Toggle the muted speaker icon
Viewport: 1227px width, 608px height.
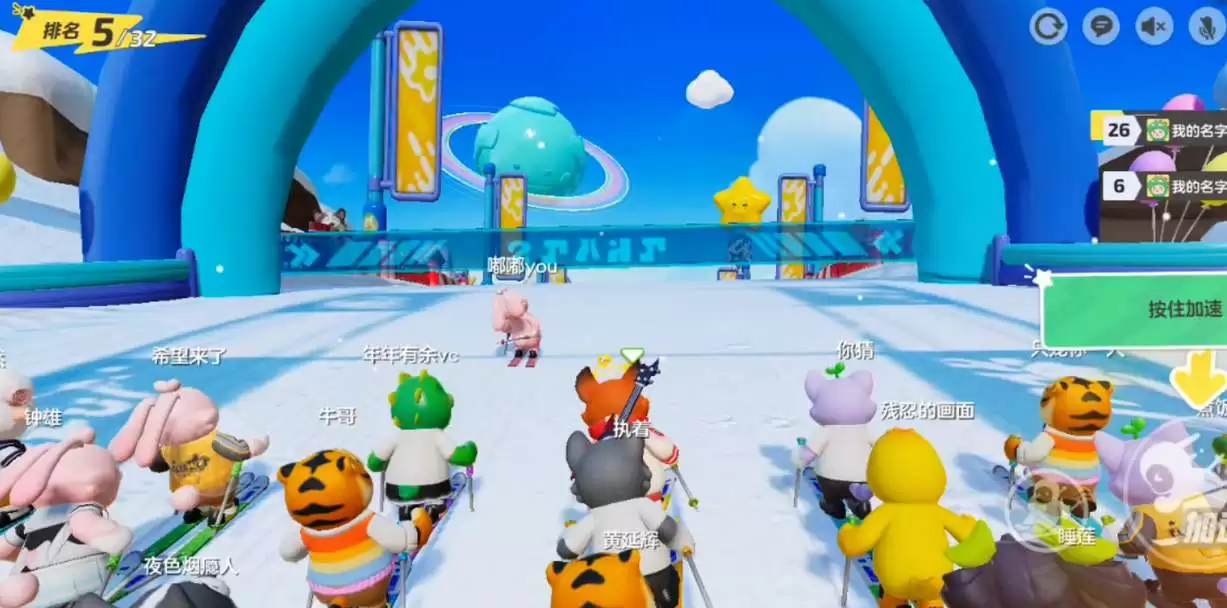1154,26
